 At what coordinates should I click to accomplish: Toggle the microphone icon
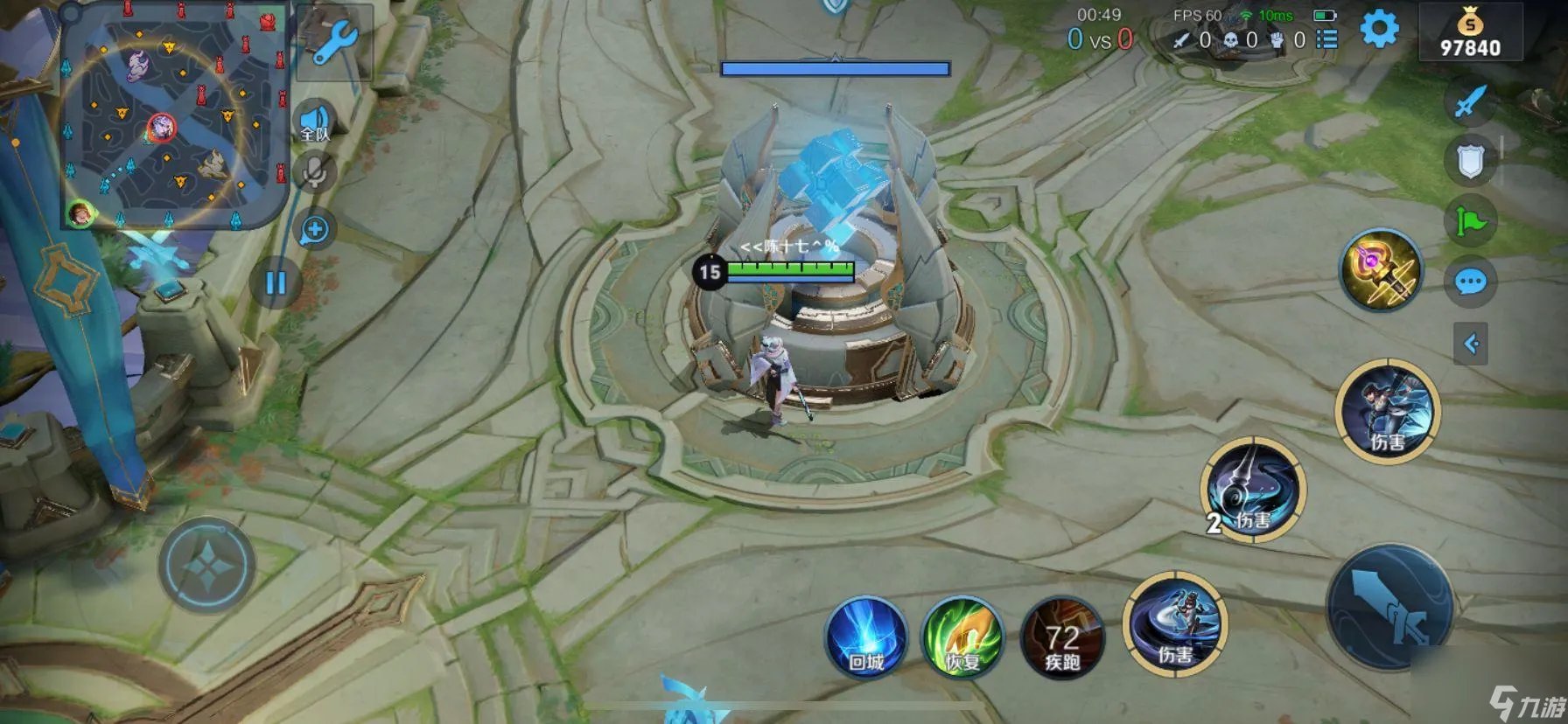click(x=315, y=171)
